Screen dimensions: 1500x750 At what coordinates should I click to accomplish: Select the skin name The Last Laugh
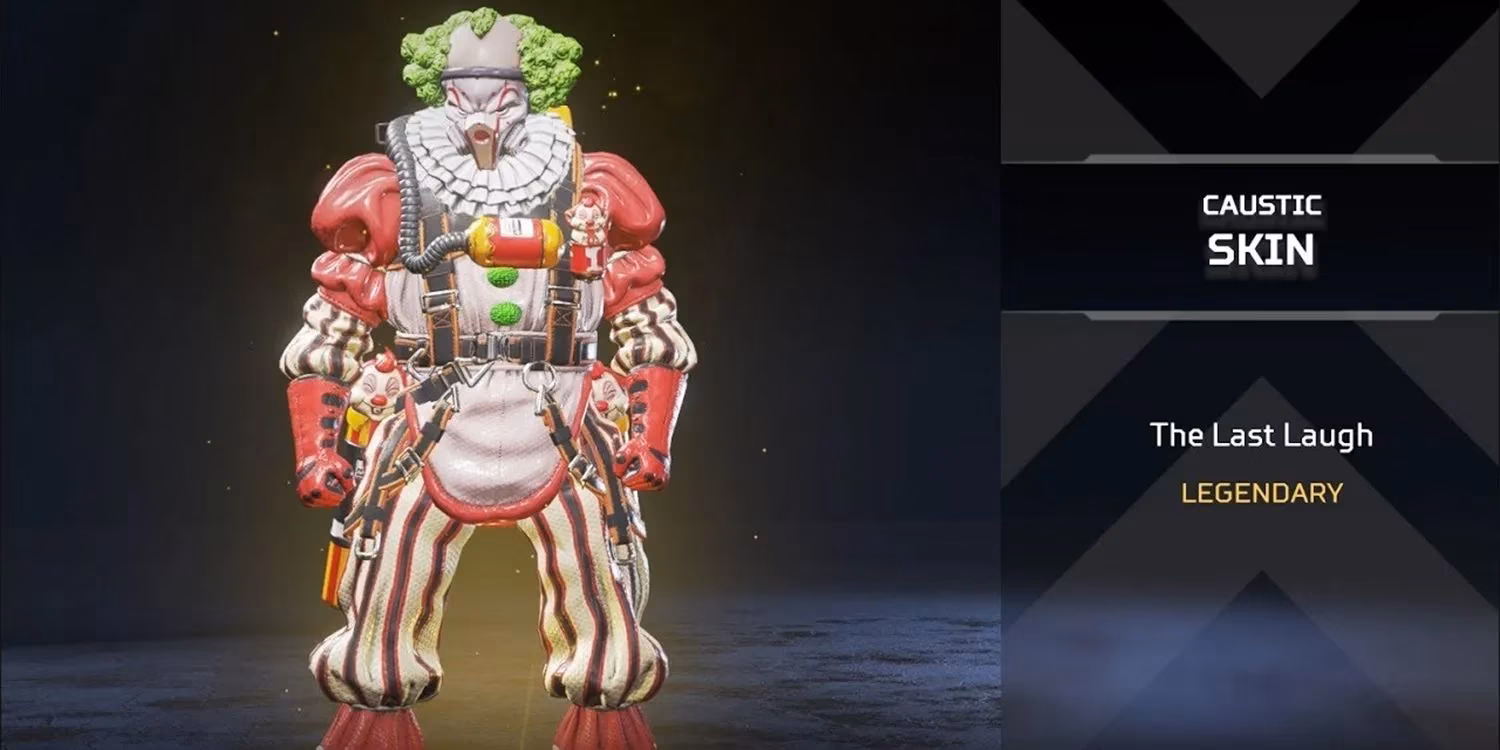coord(1263,435)
